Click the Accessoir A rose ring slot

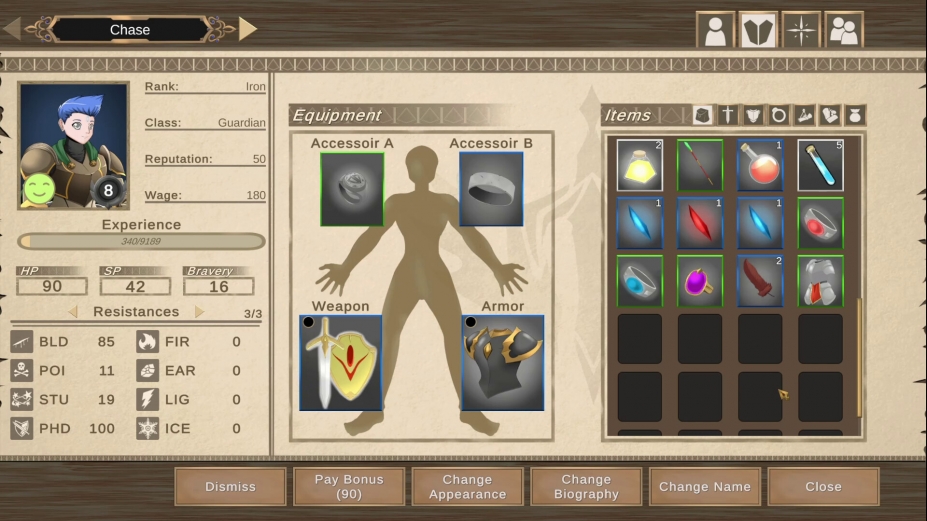tap(352, 189)
